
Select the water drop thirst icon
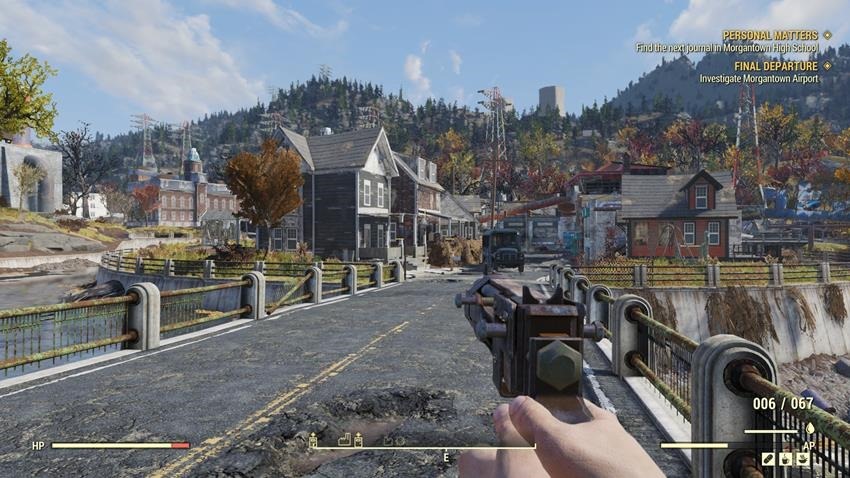pos(810,429)
